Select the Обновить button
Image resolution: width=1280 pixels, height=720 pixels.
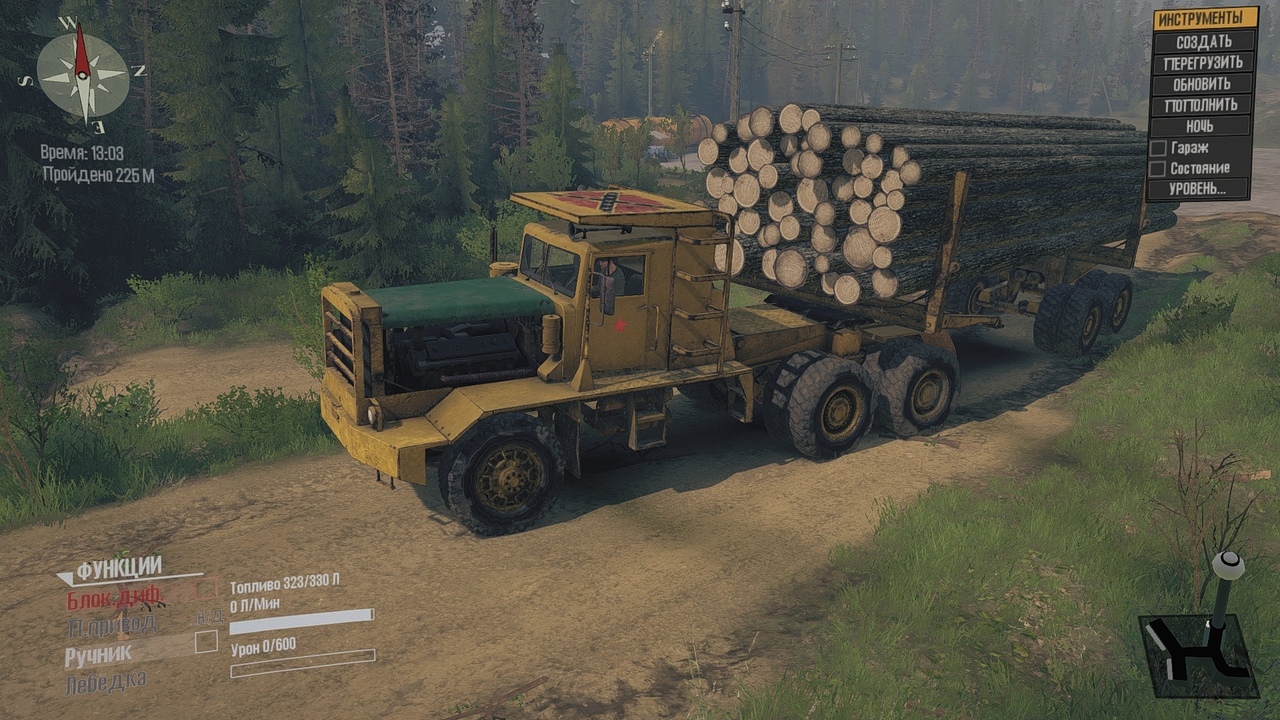coord(1203,84)
